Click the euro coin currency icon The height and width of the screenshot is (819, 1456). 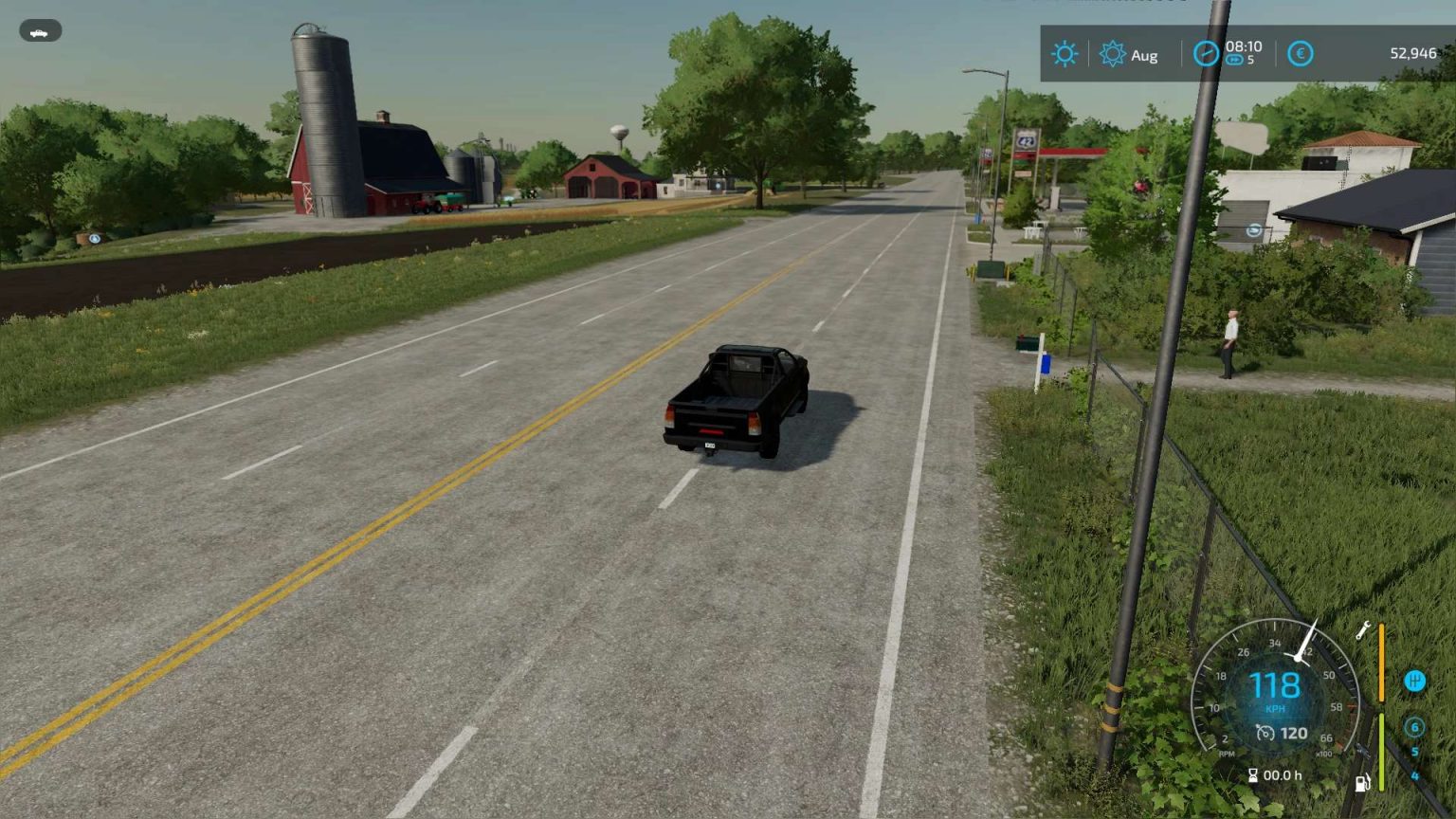pyautogui.click(x=1301, y=53)
